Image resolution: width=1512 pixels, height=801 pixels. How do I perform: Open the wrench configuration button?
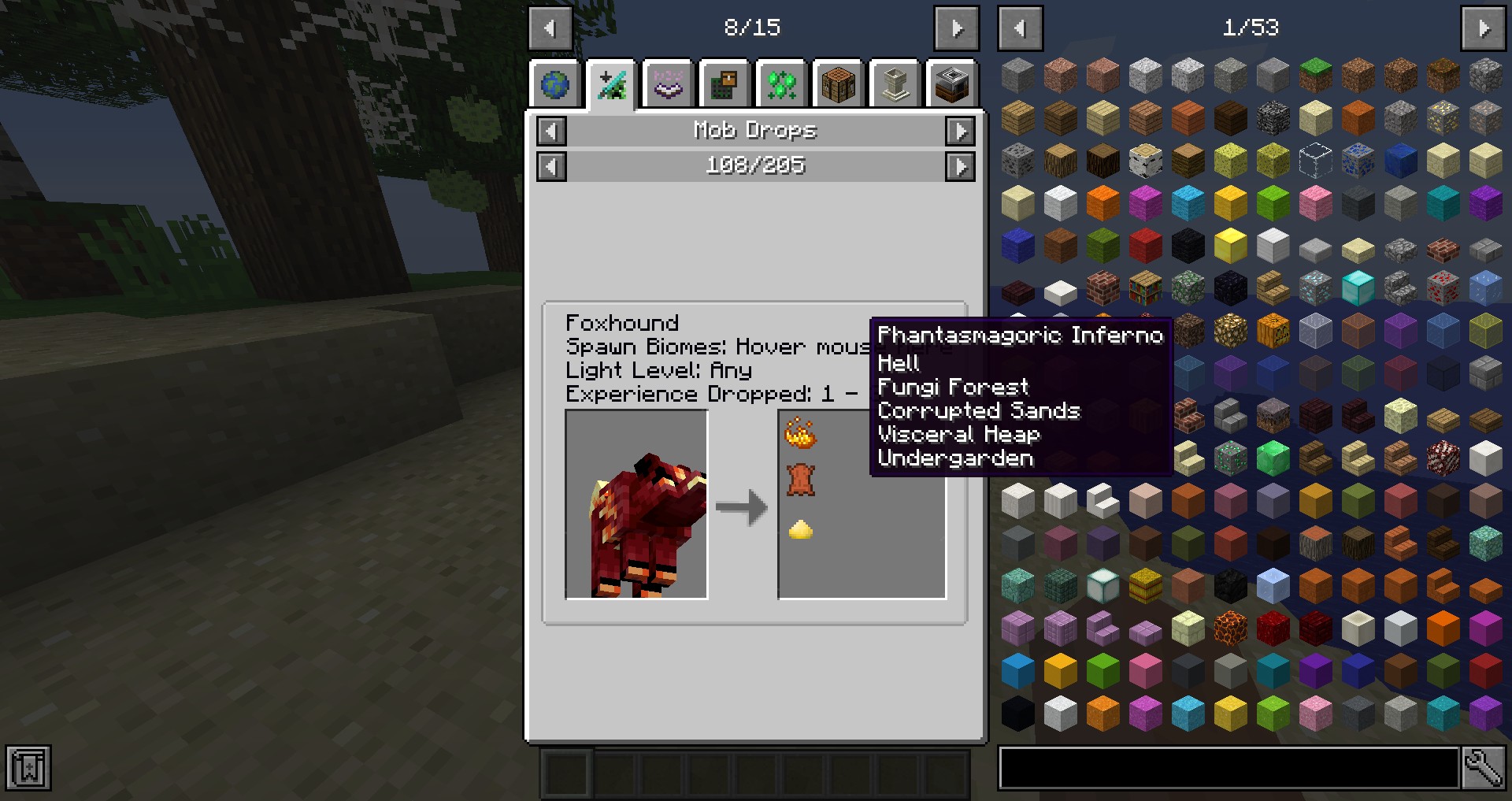coord(1484,768)
